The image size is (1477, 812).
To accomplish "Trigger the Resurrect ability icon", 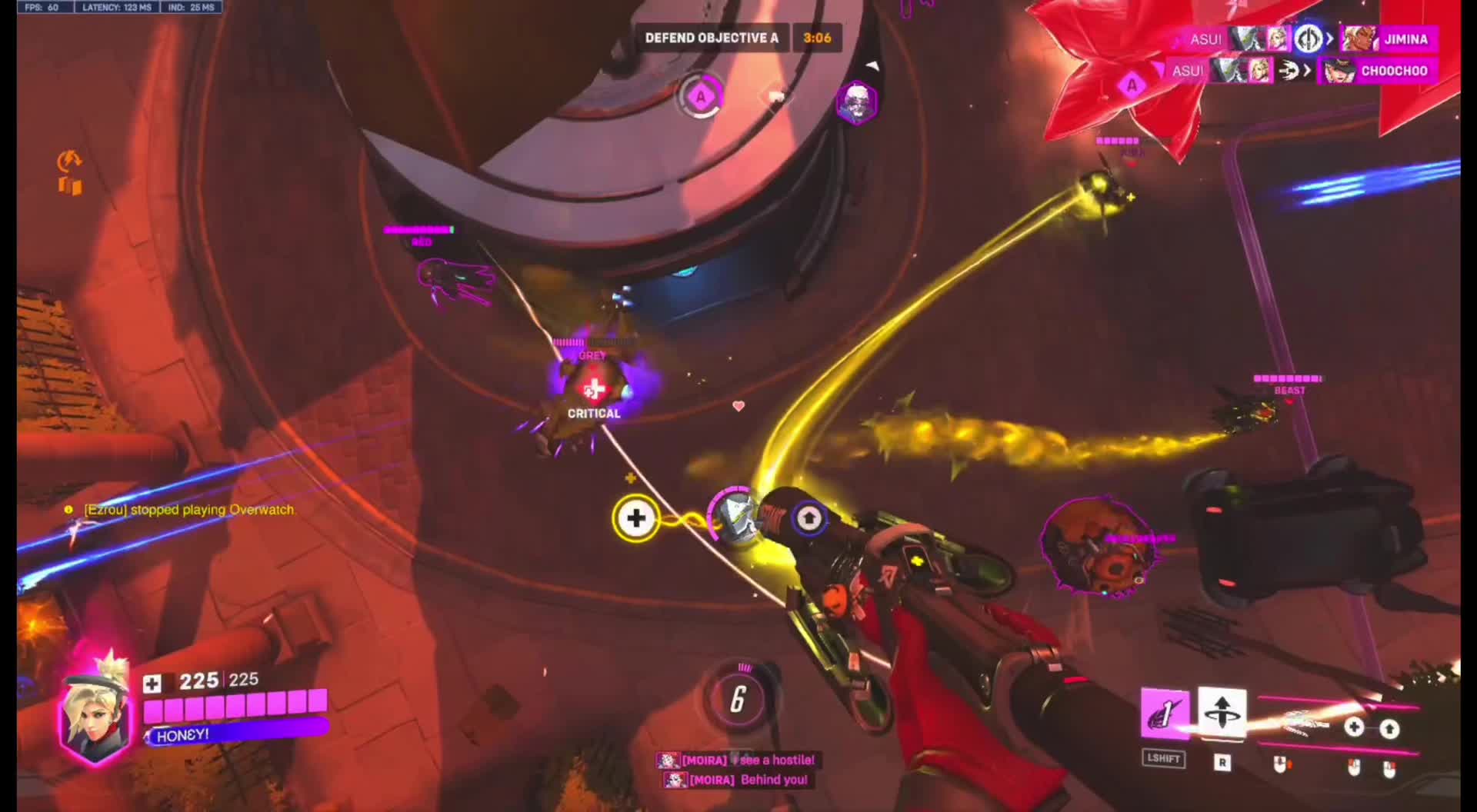I will (x=1222, y=713).
